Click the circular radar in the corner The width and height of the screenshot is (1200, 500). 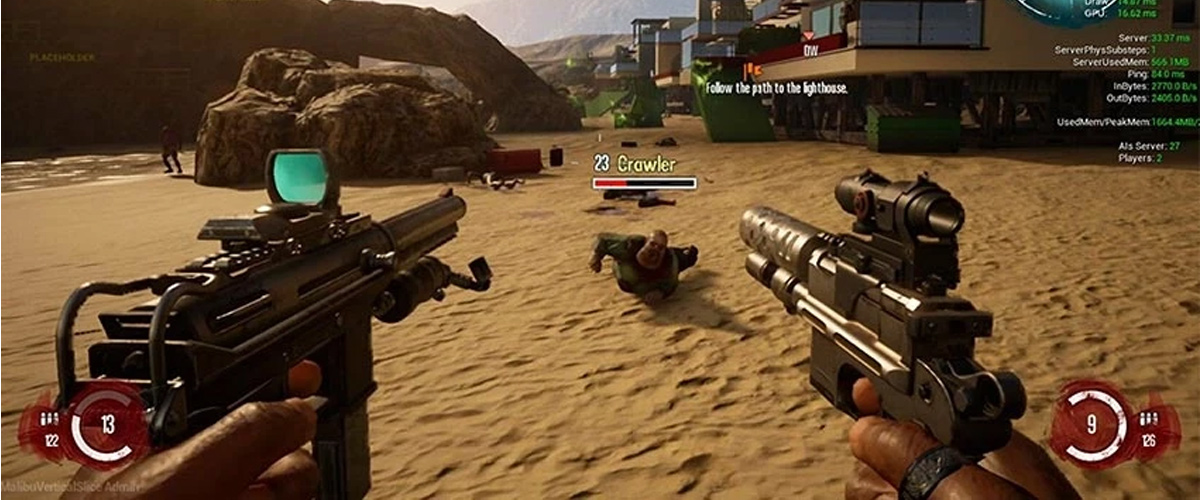(1068, 10)
